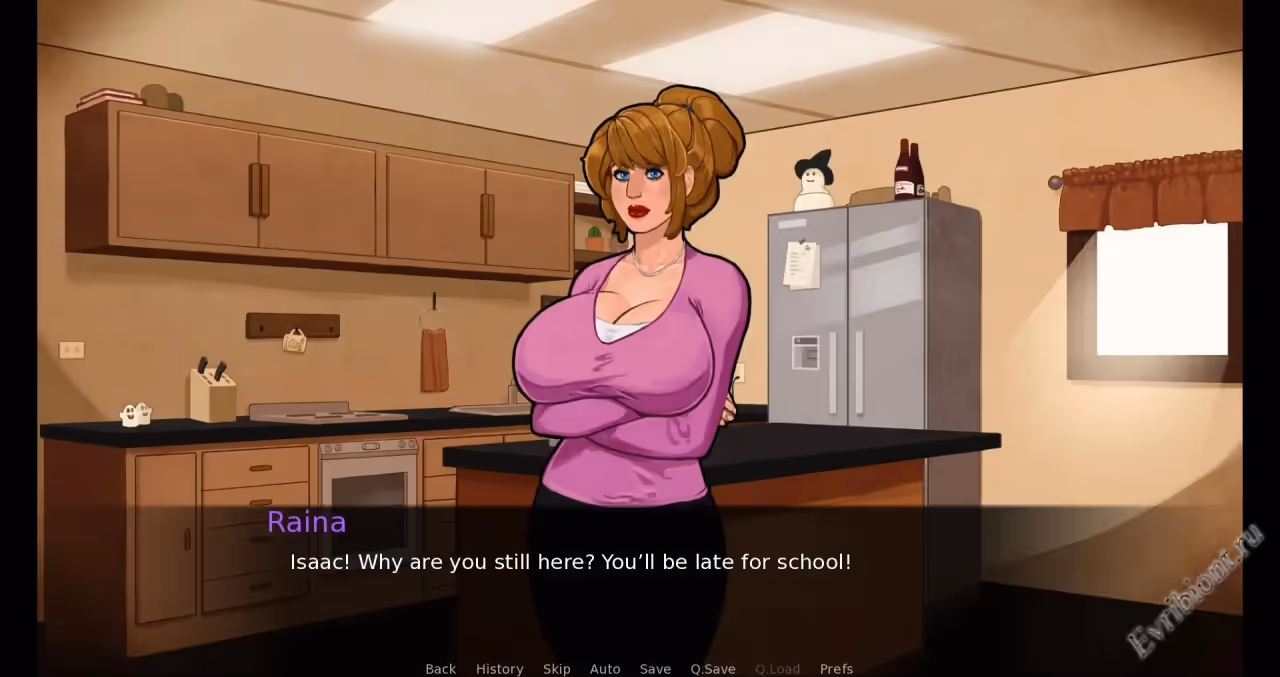Quick save with Q.Save

click(713, 669)
